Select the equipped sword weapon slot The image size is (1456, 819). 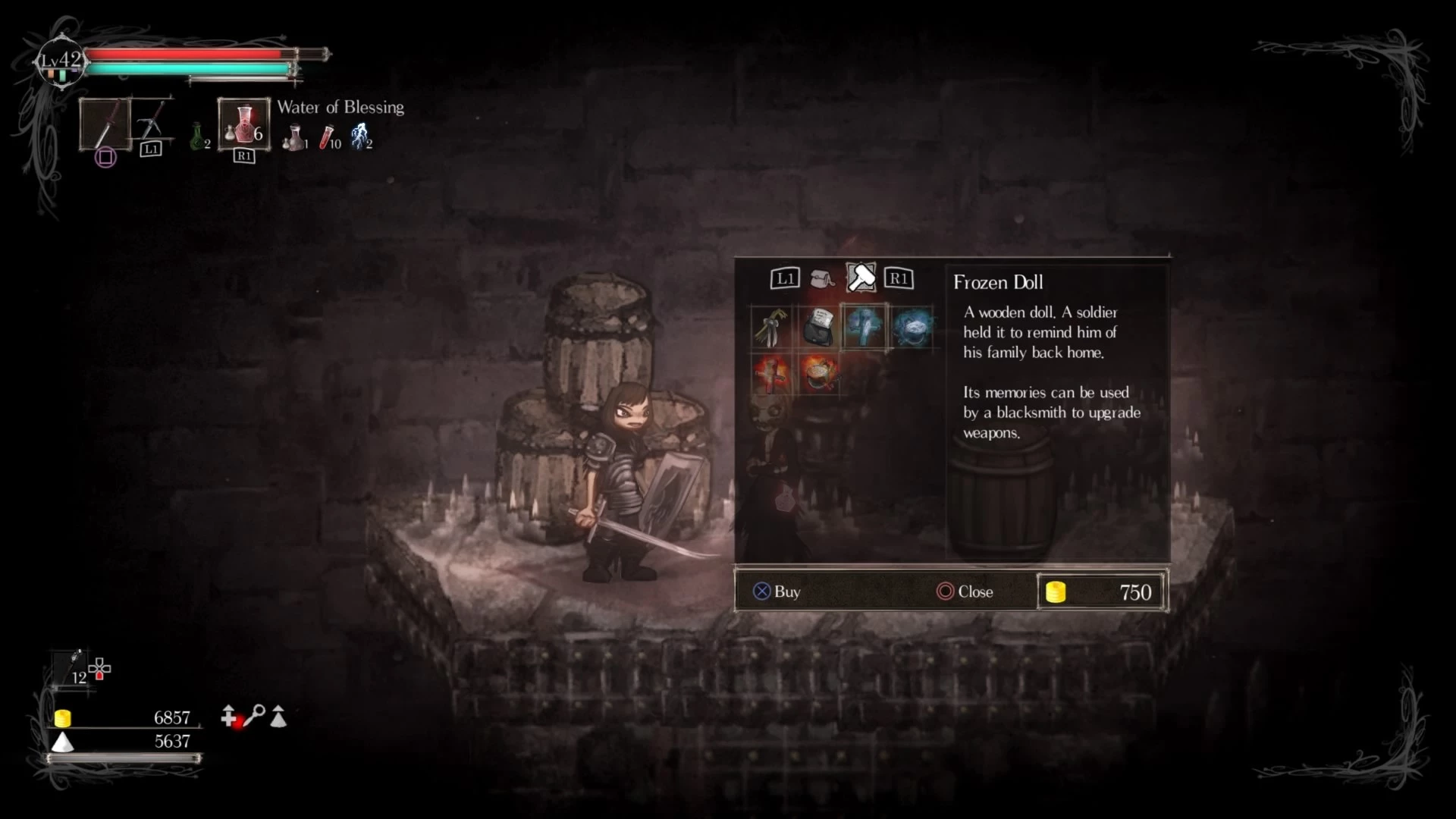coord(105,124)
